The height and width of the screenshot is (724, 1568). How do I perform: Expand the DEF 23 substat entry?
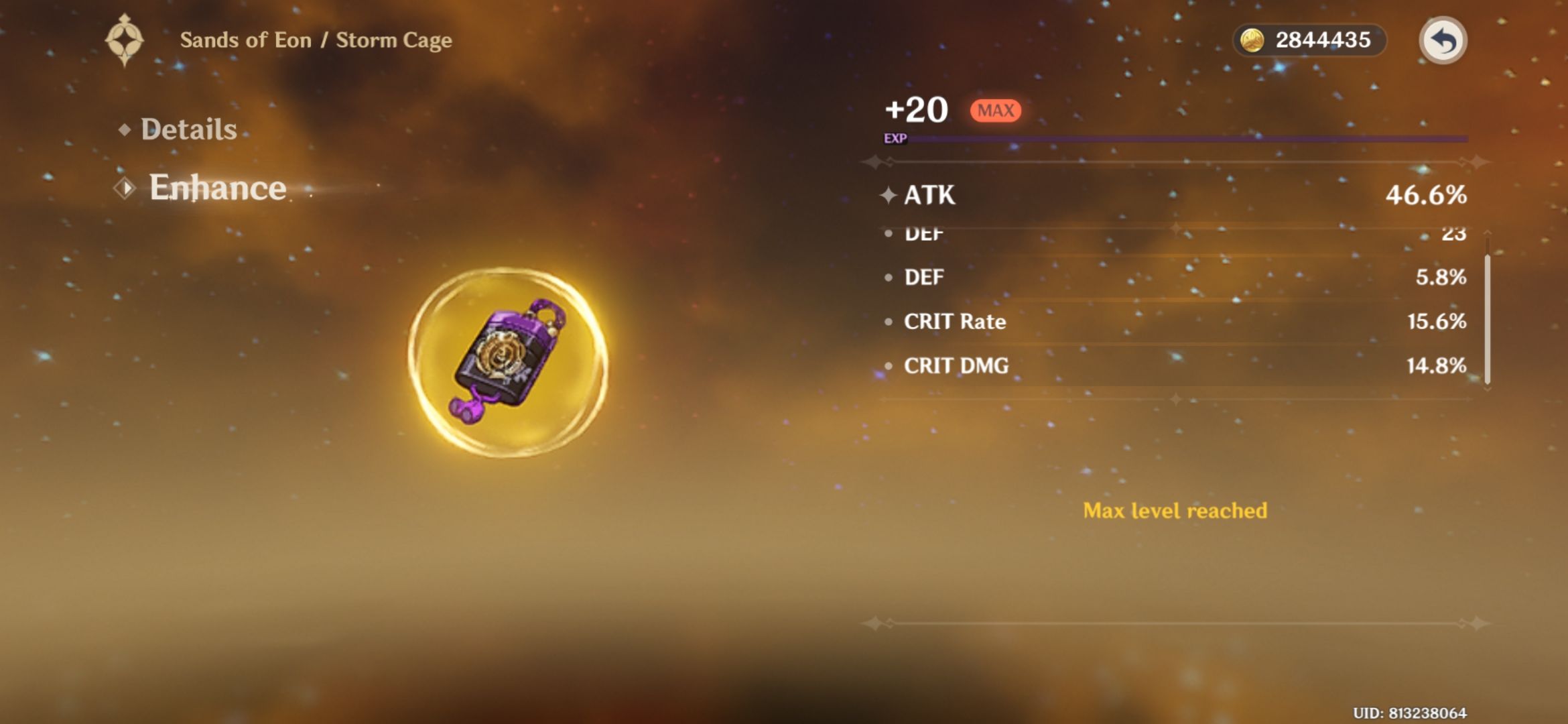pyautogui.click(x=1139, y=233)
